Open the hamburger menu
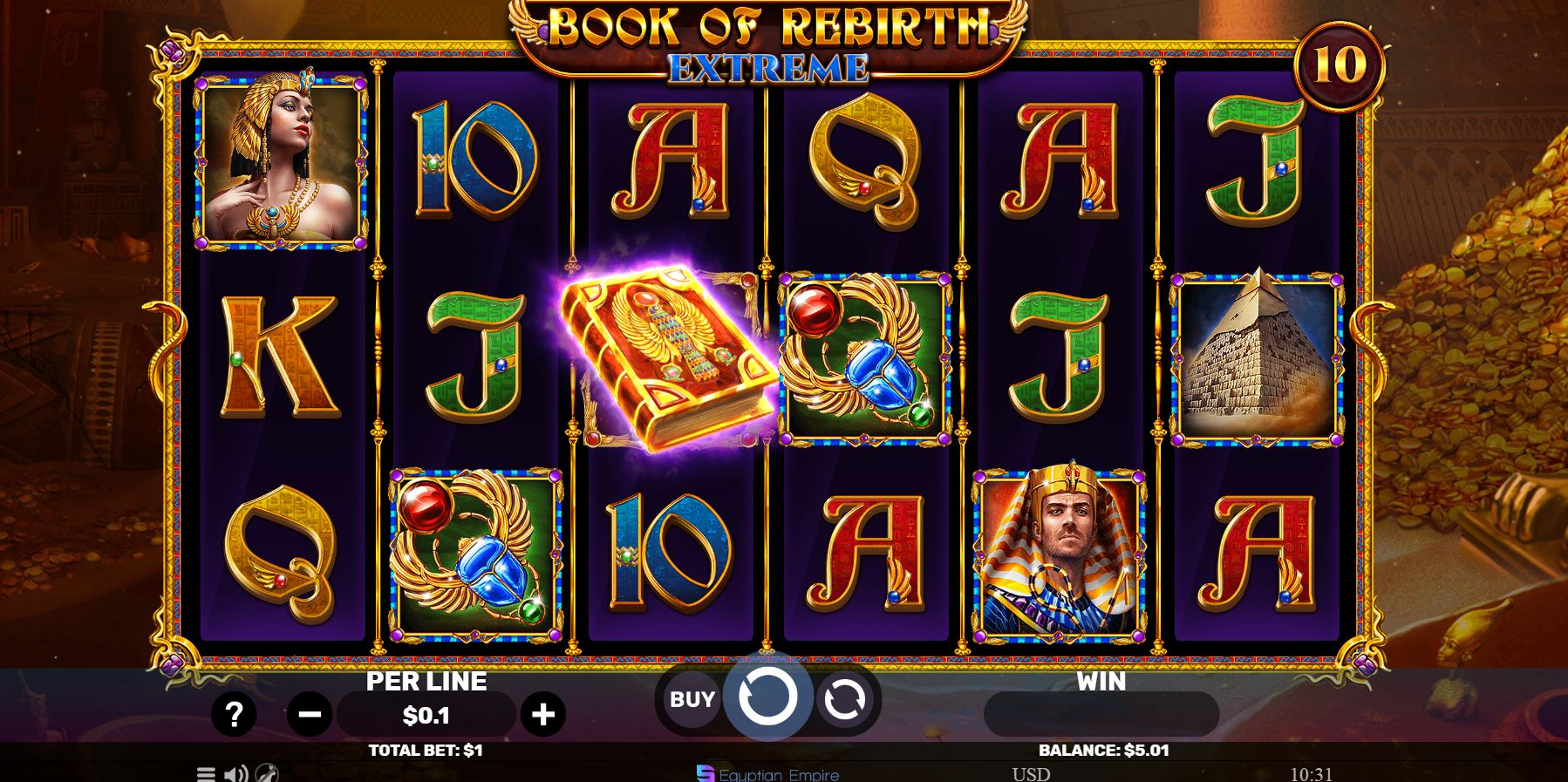 (207, 772)
